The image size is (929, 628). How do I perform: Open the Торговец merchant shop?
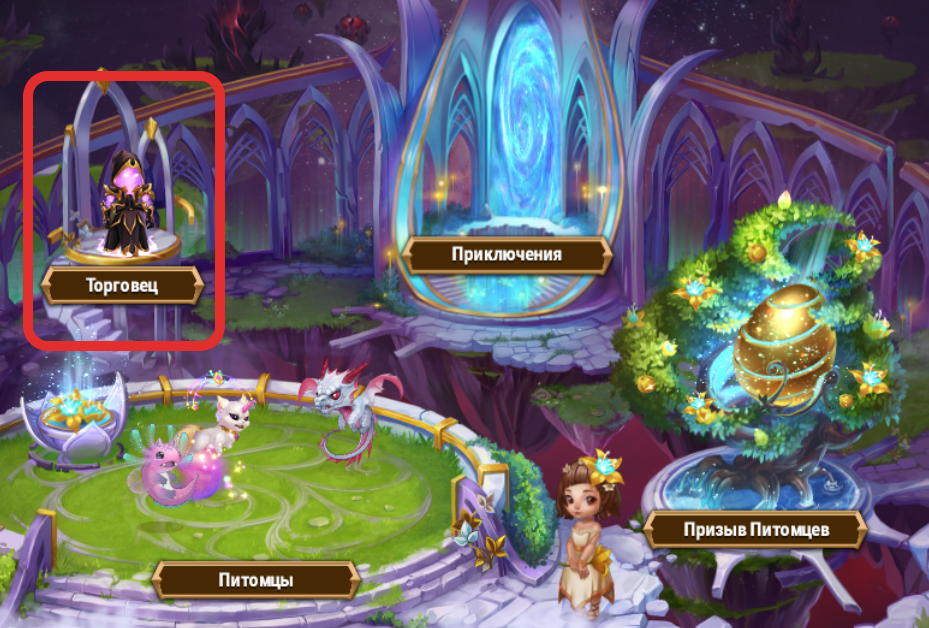point(121,286)
